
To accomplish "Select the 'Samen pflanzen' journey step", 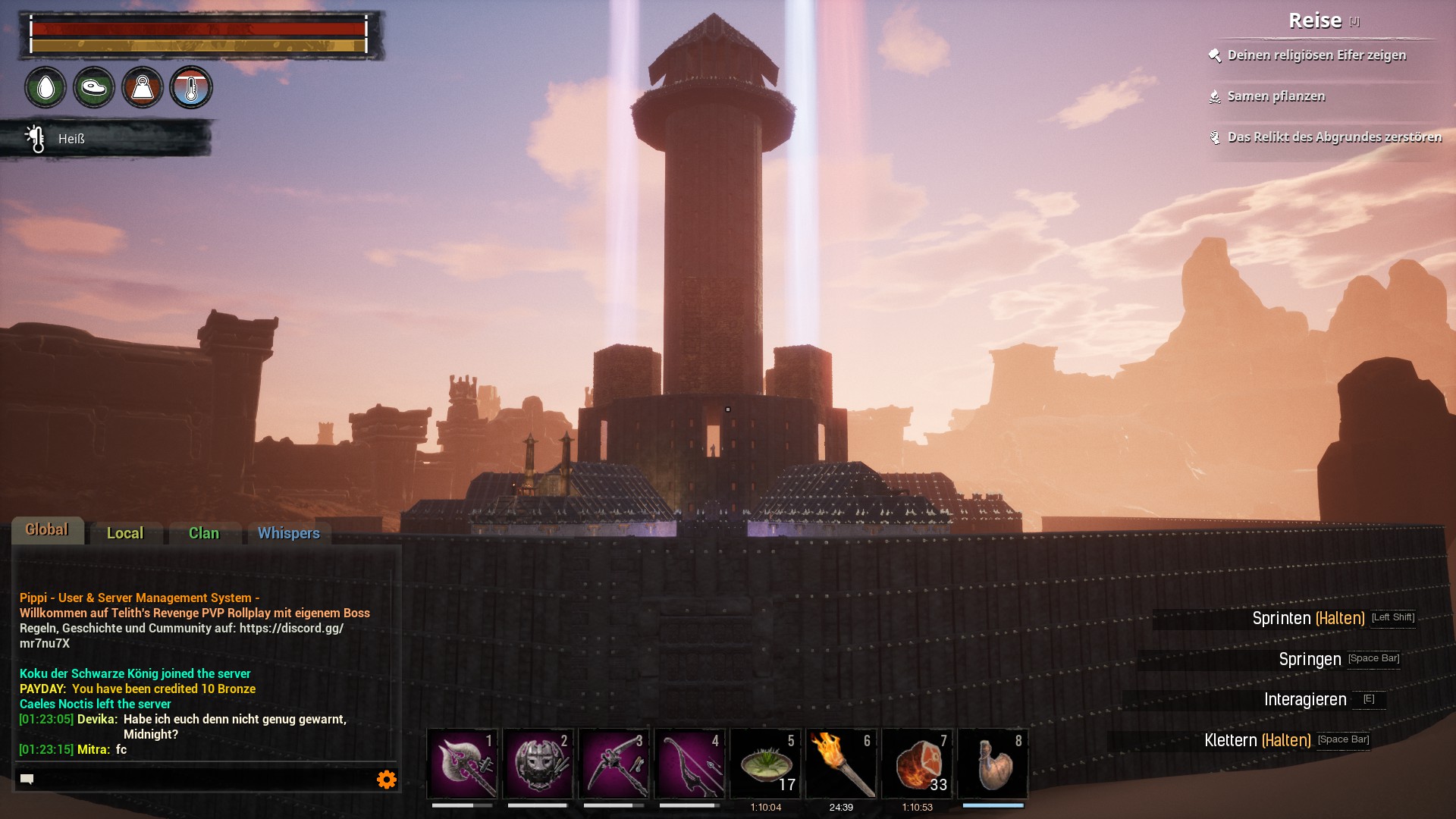I will 1276,96.
